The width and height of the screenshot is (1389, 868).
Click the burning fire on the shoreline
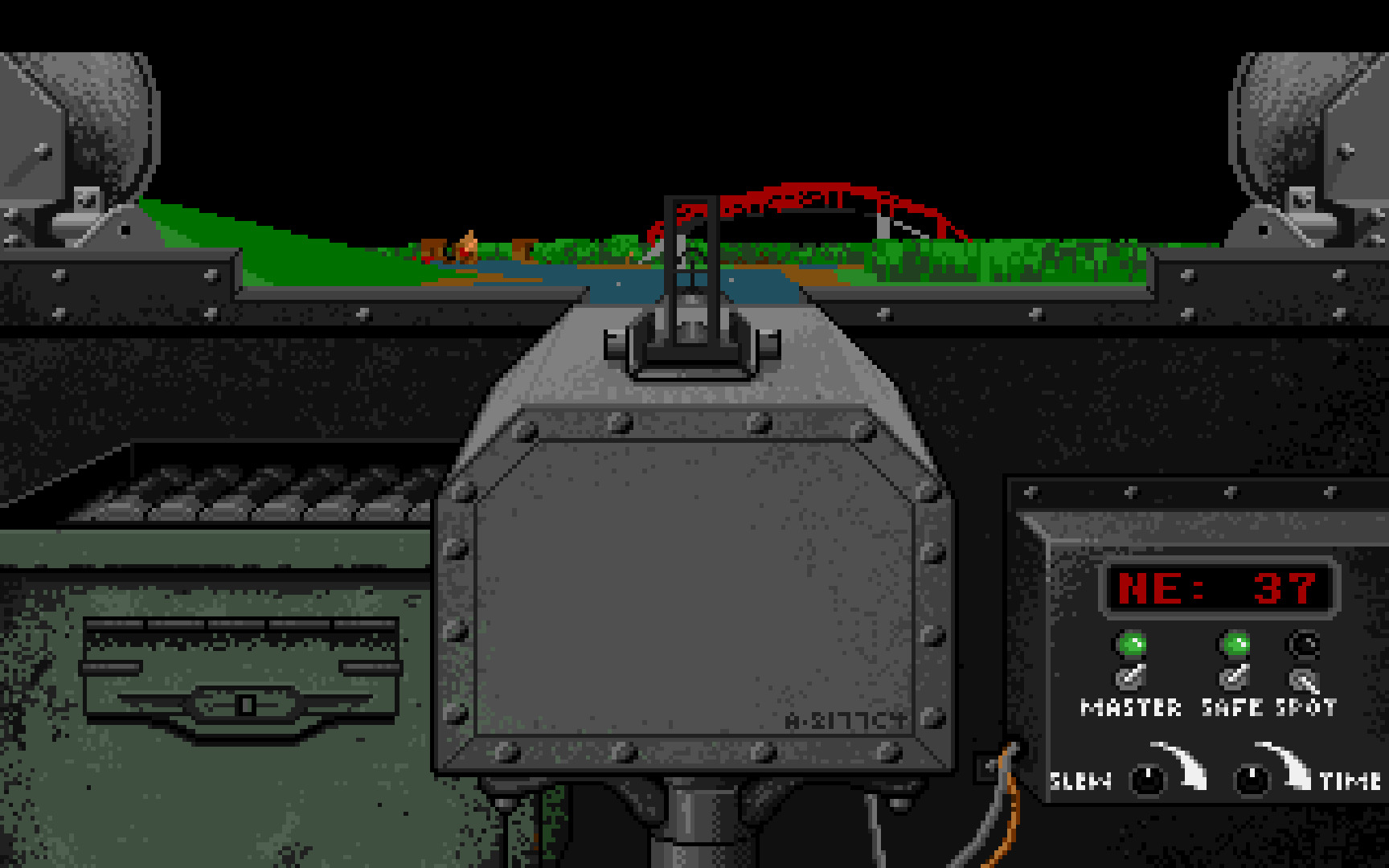468,241
